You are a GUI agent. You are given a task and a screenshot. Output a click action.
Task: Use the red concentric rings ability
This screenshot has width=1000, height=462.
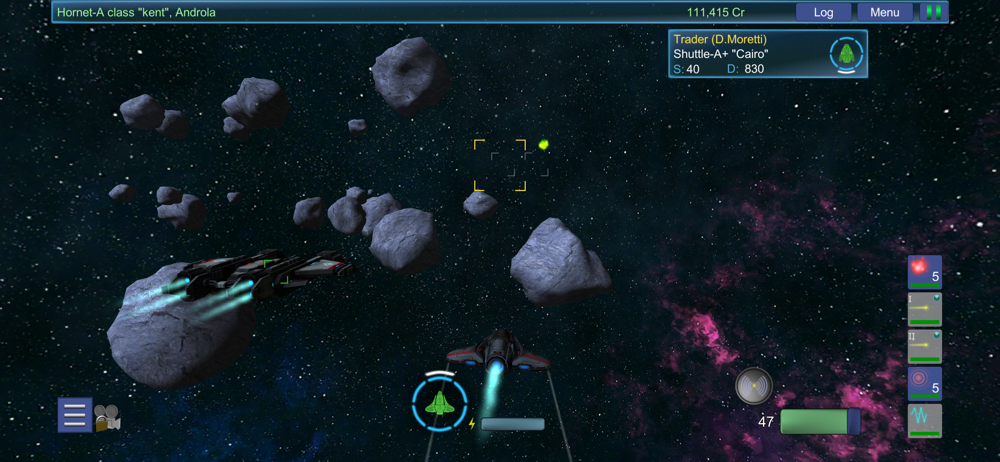pyautogui.click(x=924, y=384)
